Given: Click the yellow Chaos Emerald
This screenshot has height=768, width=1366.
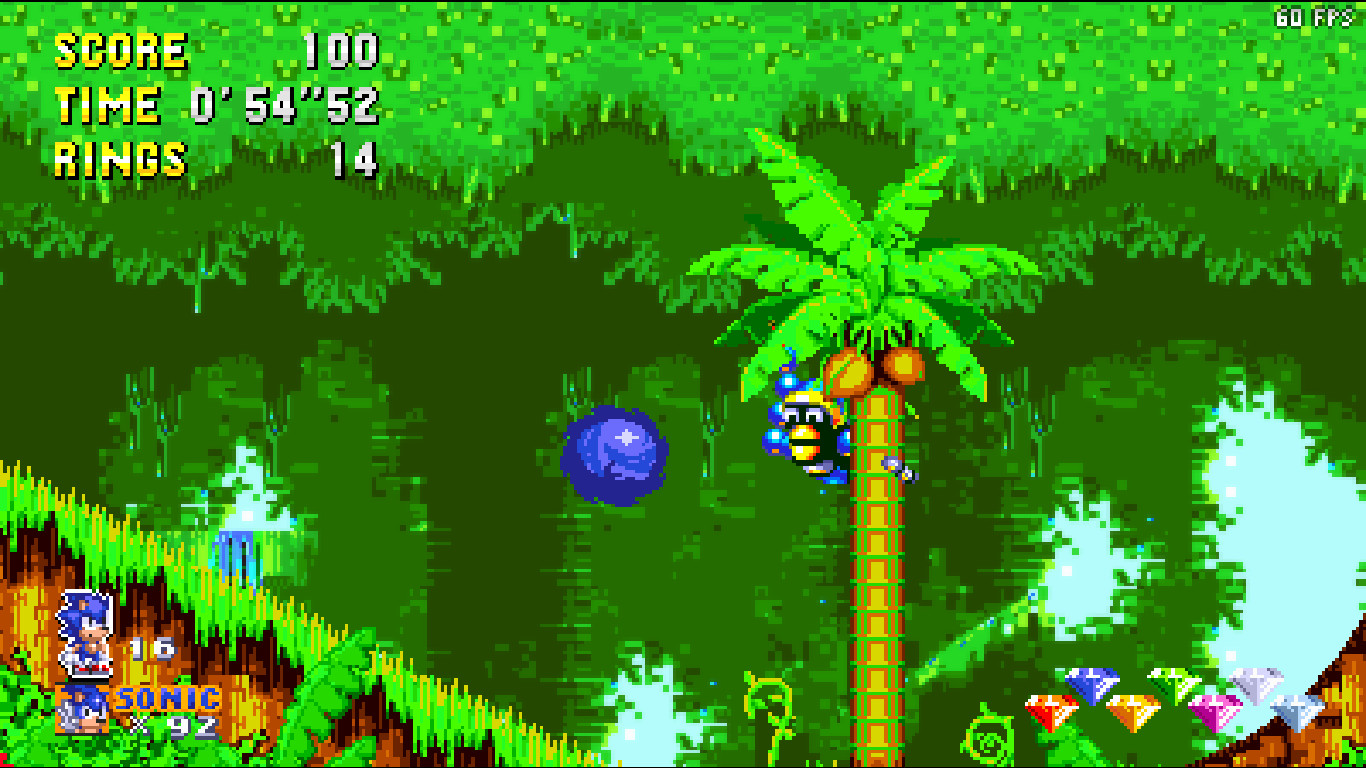Looking at the screenshot, I should pos(1131,710).
